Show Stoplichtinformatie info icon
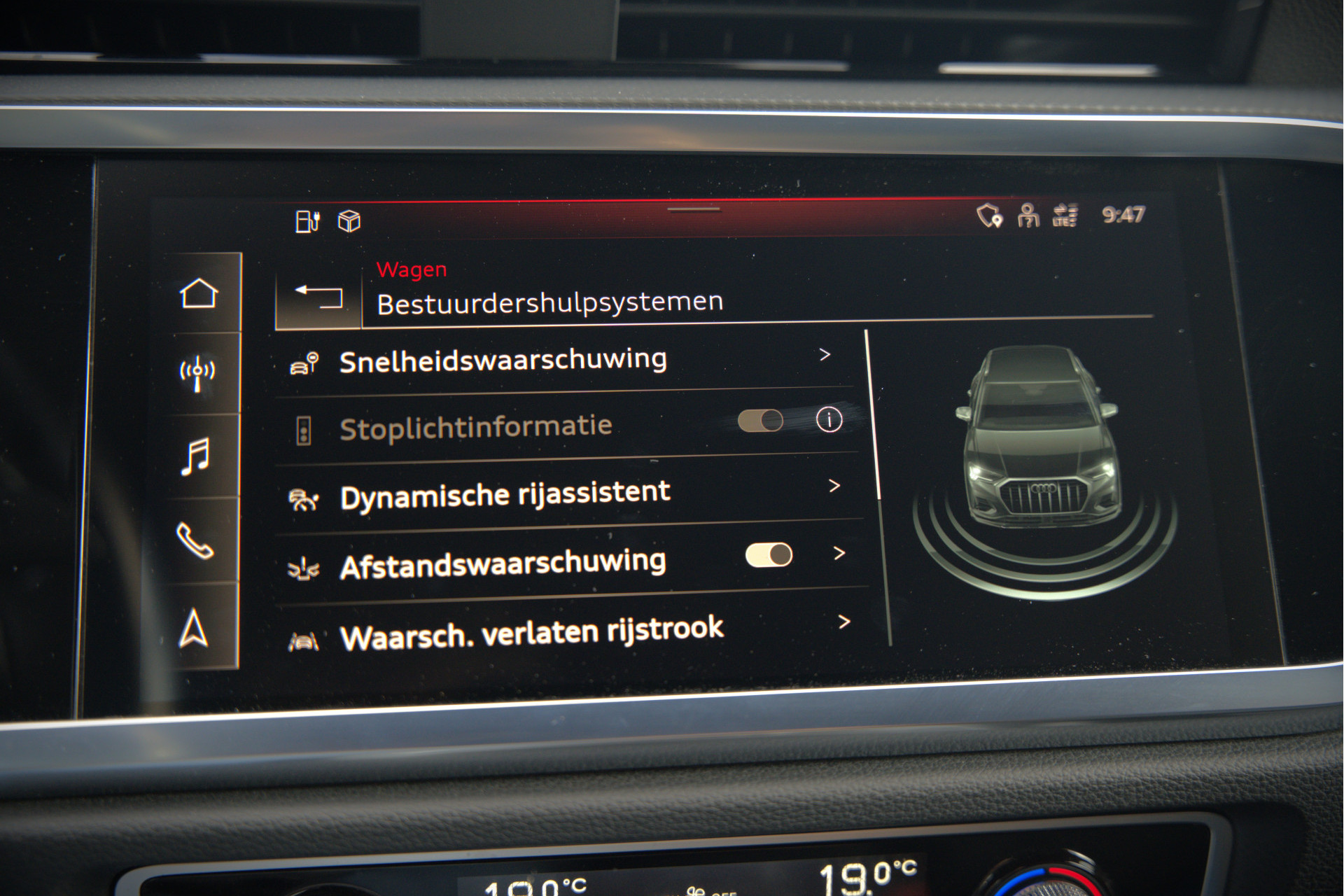Screen dimensions: 1344x896 829,420
